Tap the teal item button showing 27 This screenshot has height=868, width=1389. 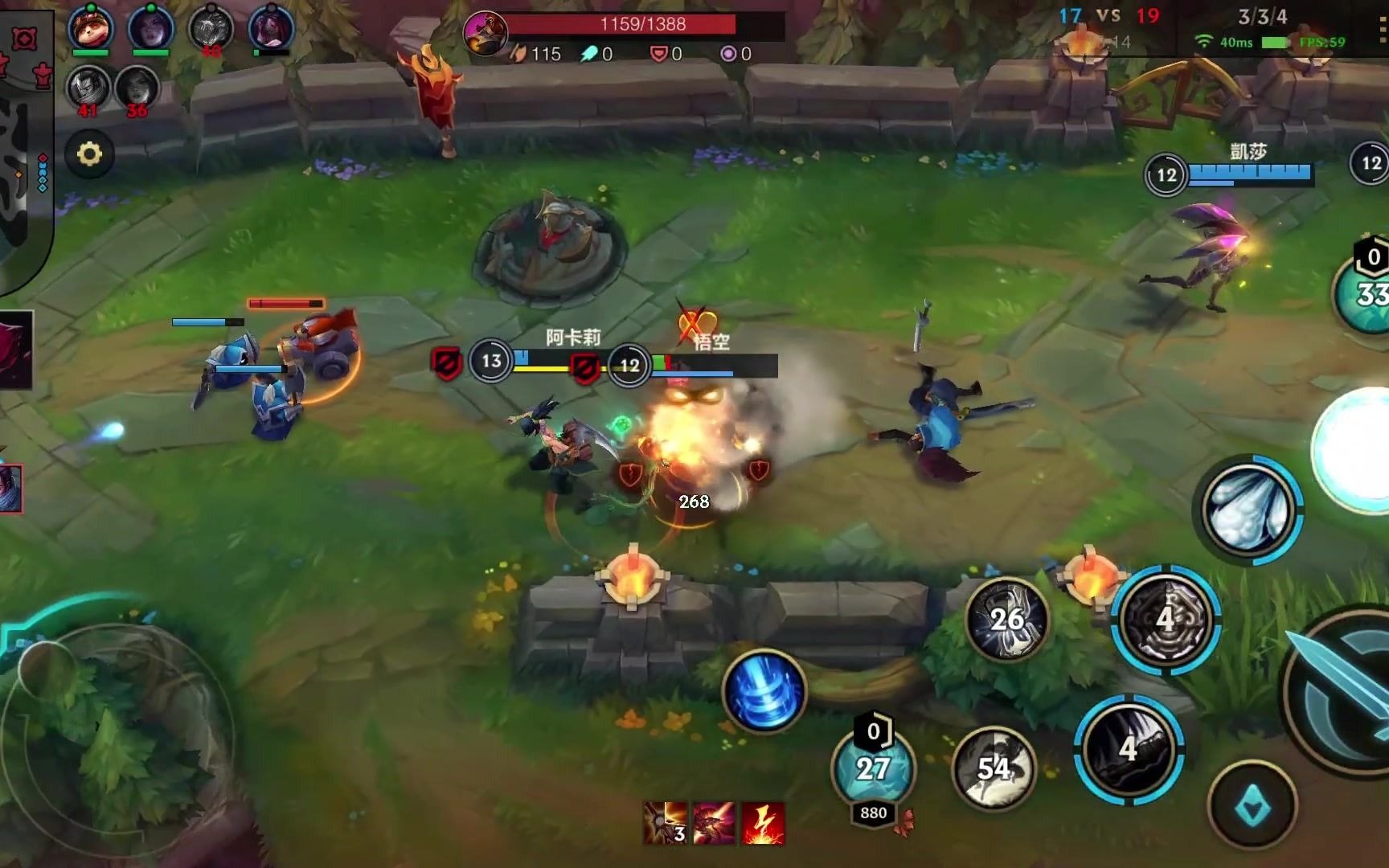tap(873, 768)
